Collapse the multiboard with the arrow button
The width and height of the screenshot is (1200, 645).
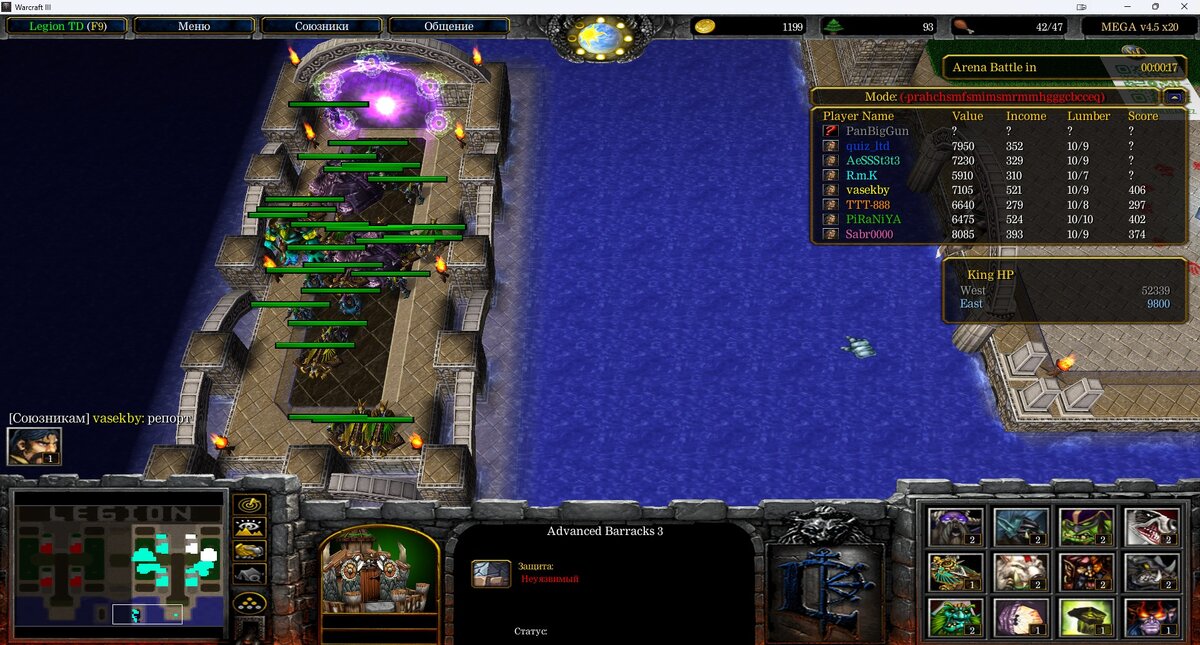point(1175,97)
